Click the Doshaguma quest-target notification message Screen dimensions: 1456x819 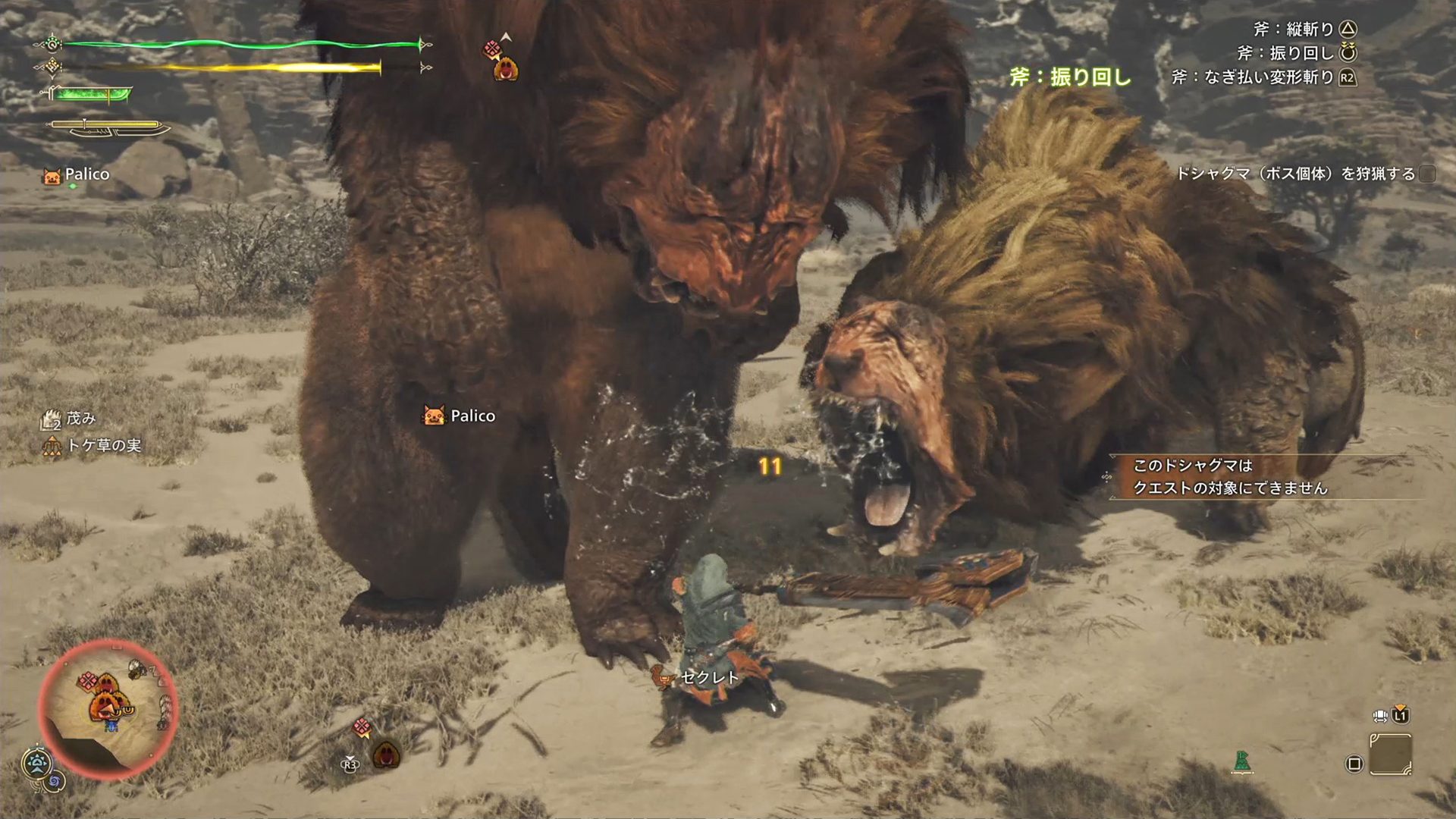click(x=1230, y=477)
